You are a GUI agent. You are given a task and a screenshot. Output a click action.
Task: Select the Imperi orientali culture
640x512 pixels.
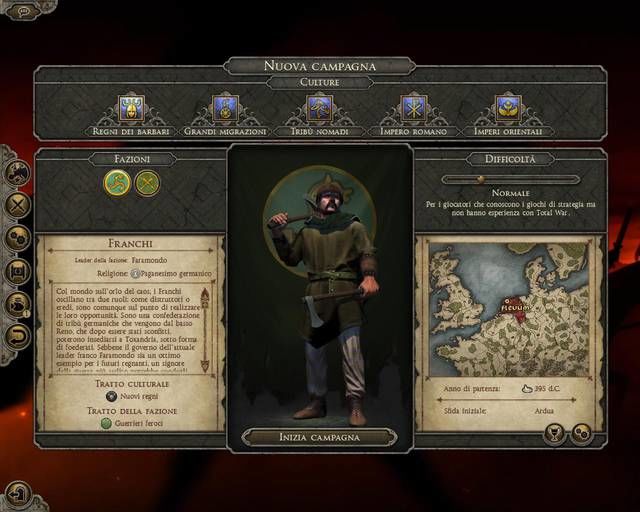point(509,109)
